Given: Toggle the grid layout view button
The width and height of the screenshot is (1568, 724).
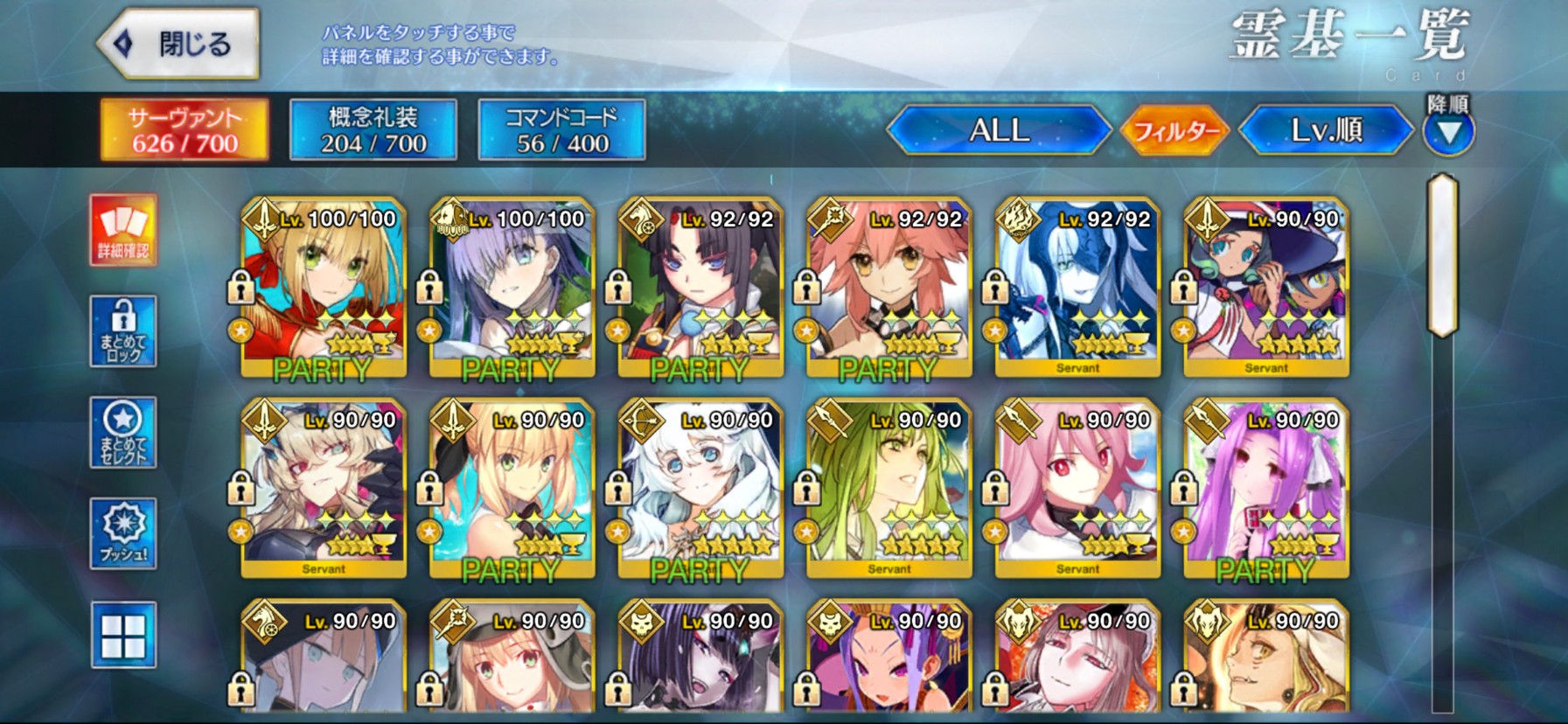Looking at the screenshot, I should [123, 635].
